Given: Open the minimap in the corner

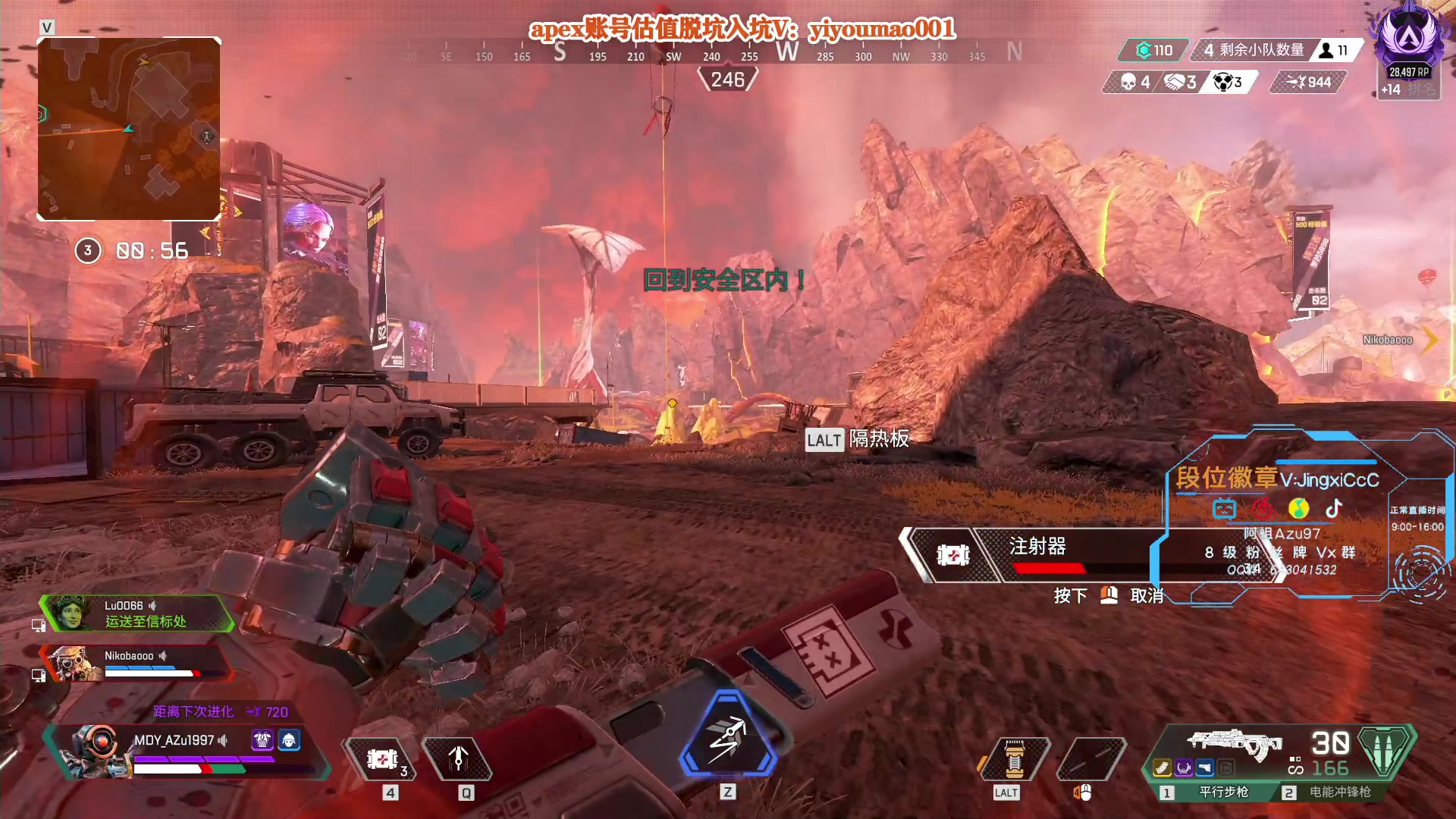Looking at the screenshot, I should point(129,129).
